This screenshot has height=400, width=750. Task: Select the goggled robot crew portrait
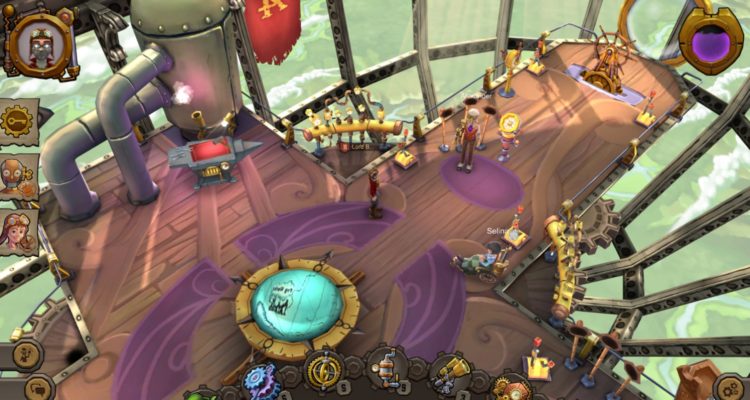click(18, 178)
